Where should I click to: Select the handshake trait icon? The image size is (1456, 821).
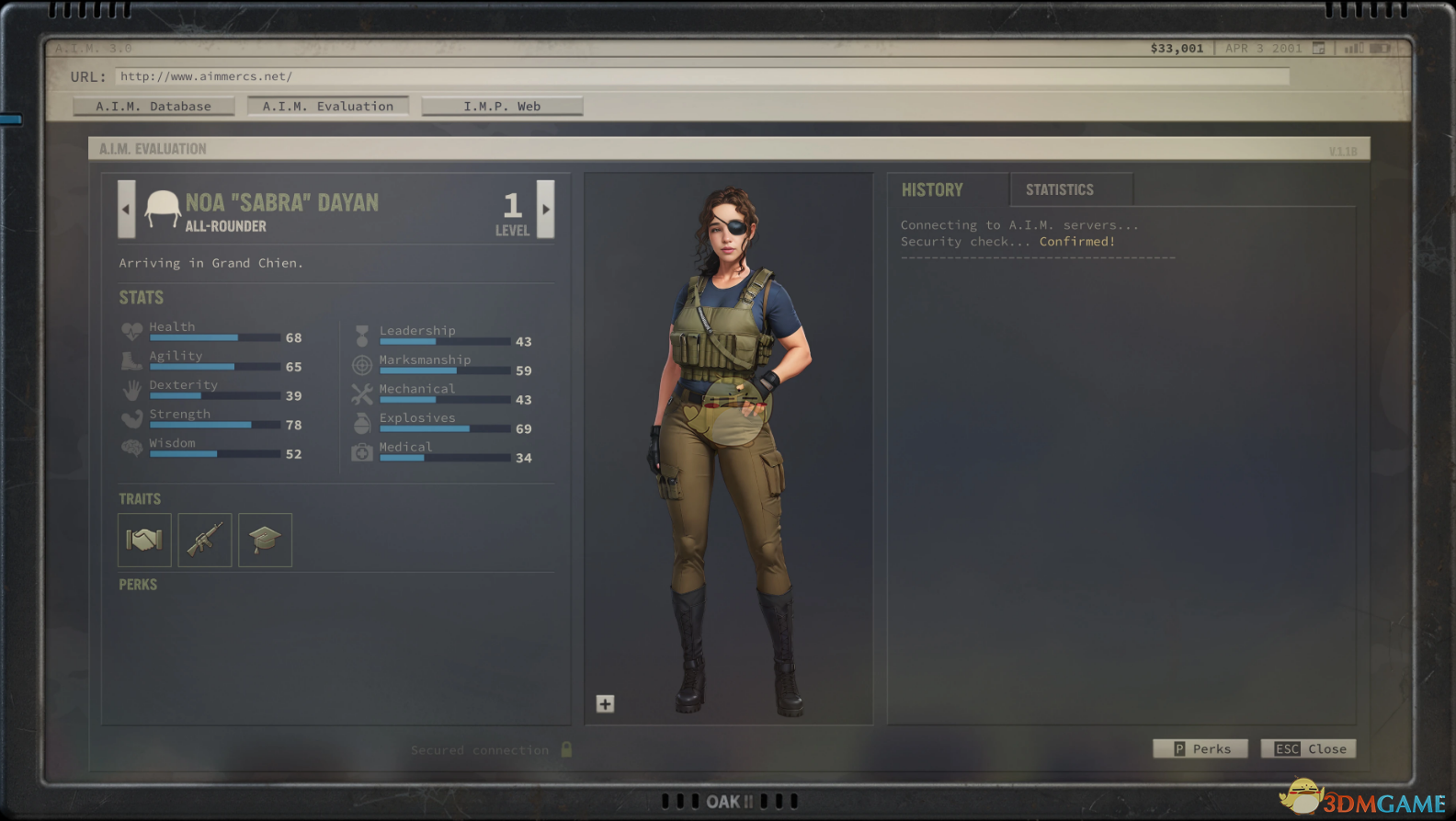pos(144,540)
